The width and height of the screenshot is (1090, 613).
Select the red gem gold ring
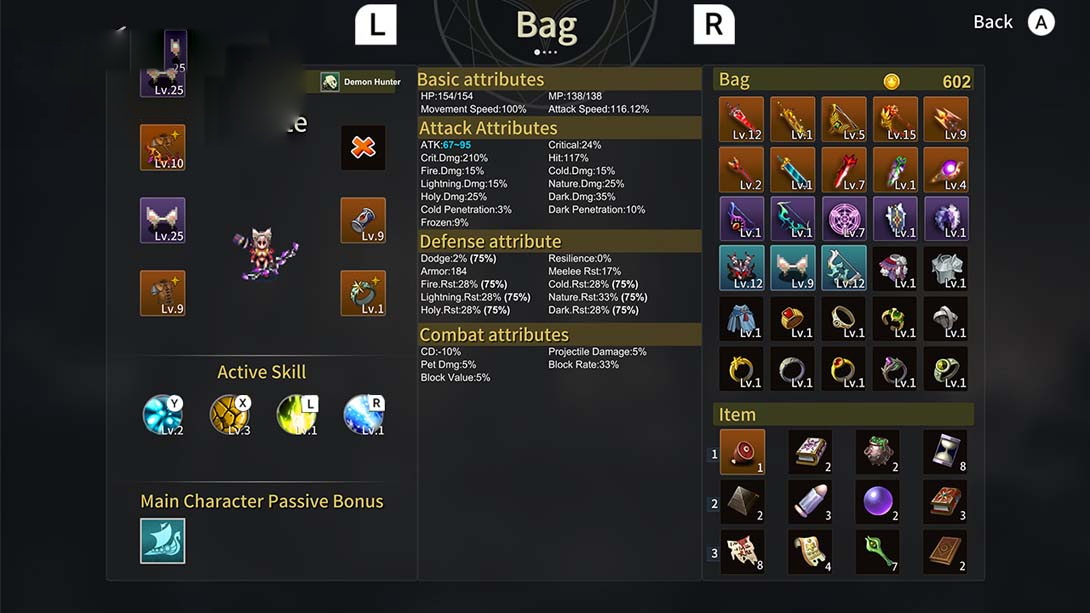click(x=793, y=318)
